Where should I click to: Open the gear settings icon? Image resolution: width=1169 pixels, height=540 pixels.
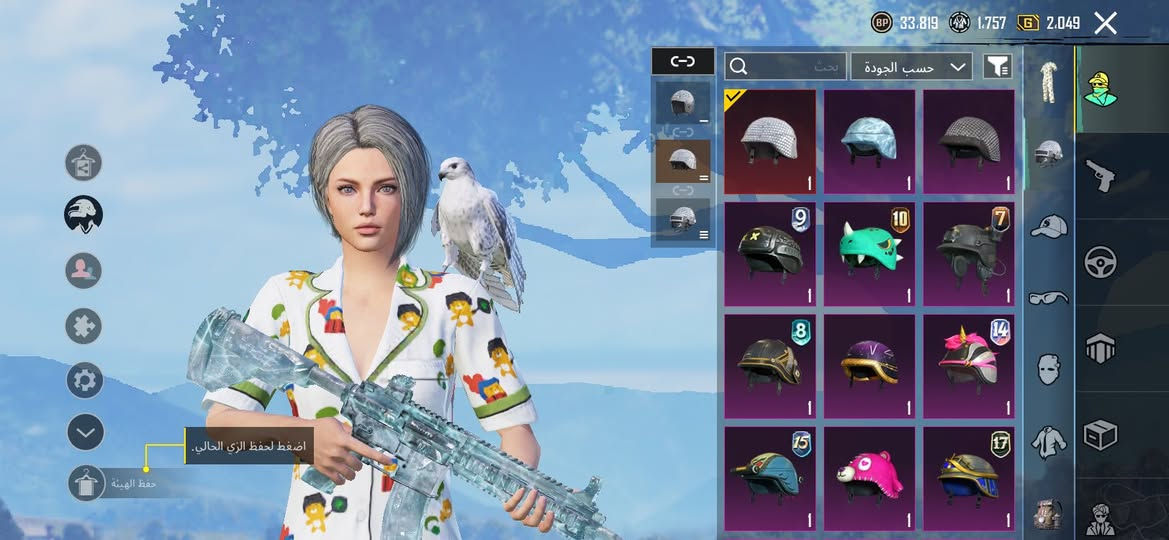coord(85,380)
